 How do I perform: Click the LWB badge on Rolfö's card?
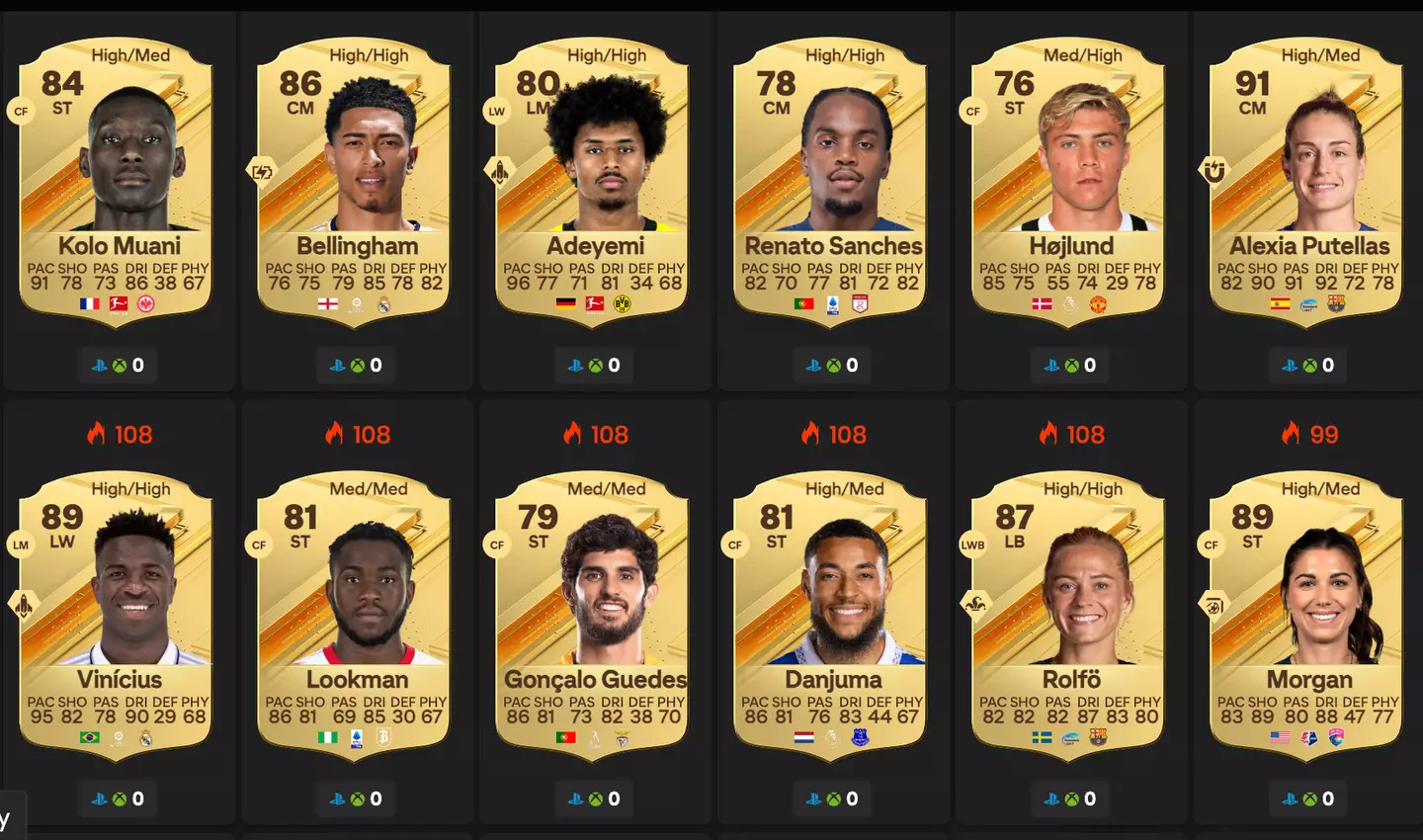pyautogui.click(x=973, y=544)
